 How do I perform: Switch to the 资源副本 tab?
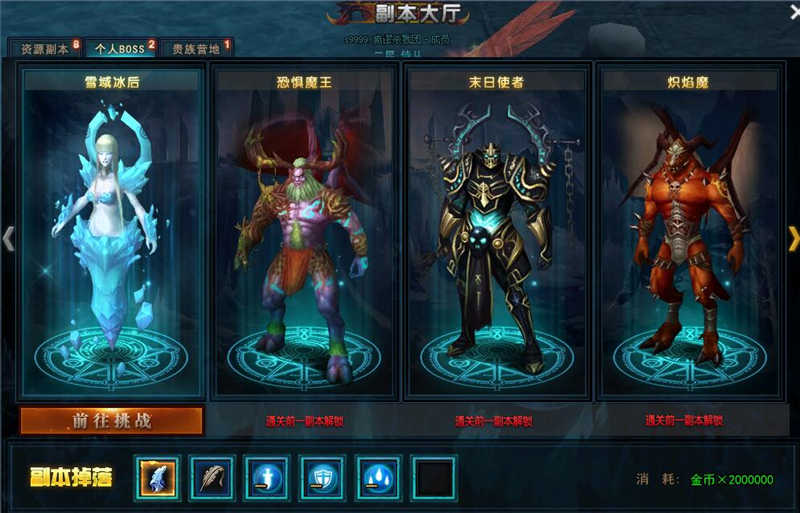click(43, 48)
